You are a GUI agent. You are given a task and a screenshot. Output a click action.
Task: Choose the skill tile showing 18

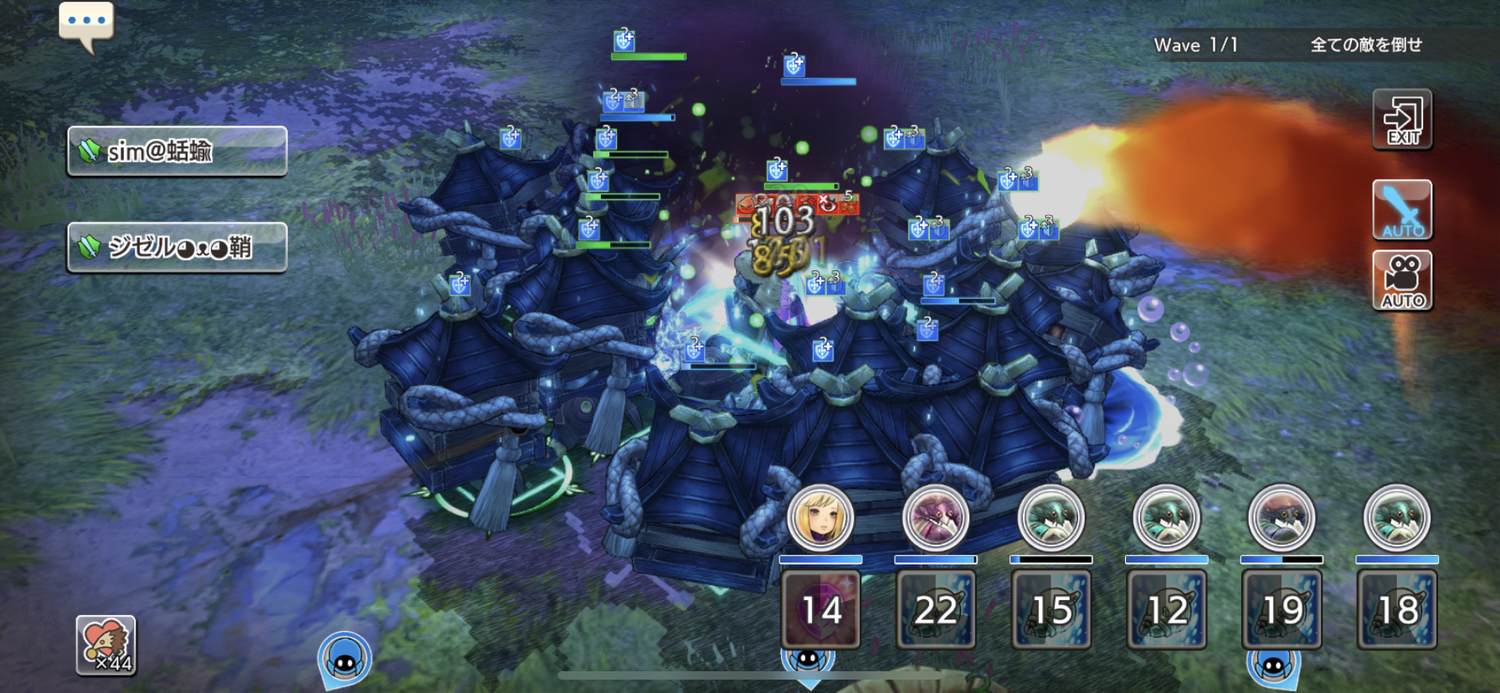click(1397, 609)
